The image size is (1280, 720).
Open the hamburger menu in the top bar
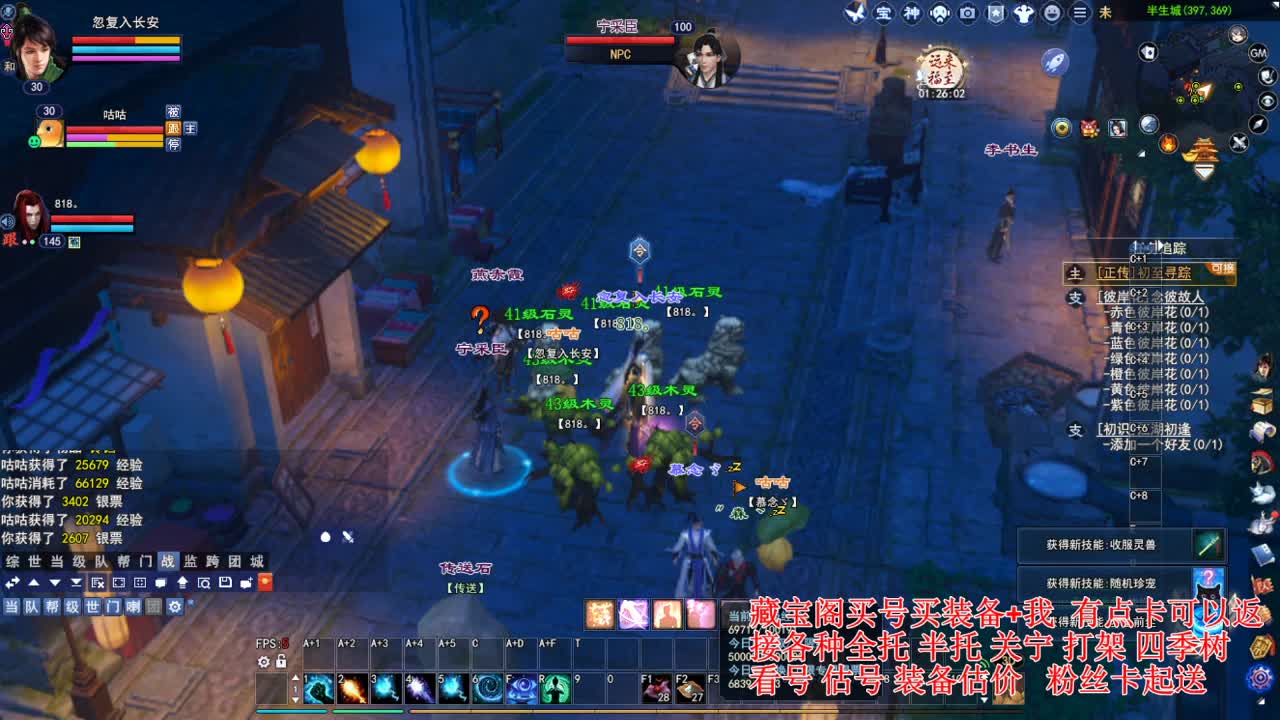coord(1080,14)
